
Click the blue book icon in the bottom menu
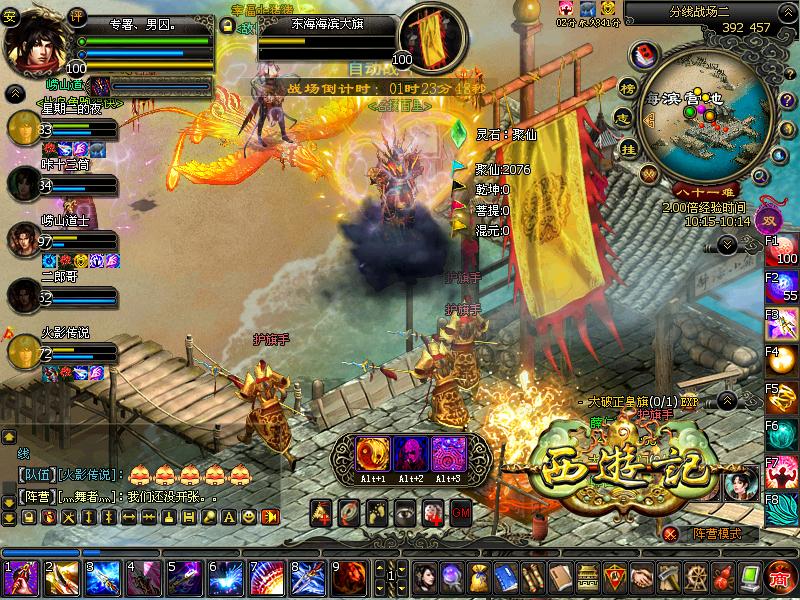[x=505, y=578]
